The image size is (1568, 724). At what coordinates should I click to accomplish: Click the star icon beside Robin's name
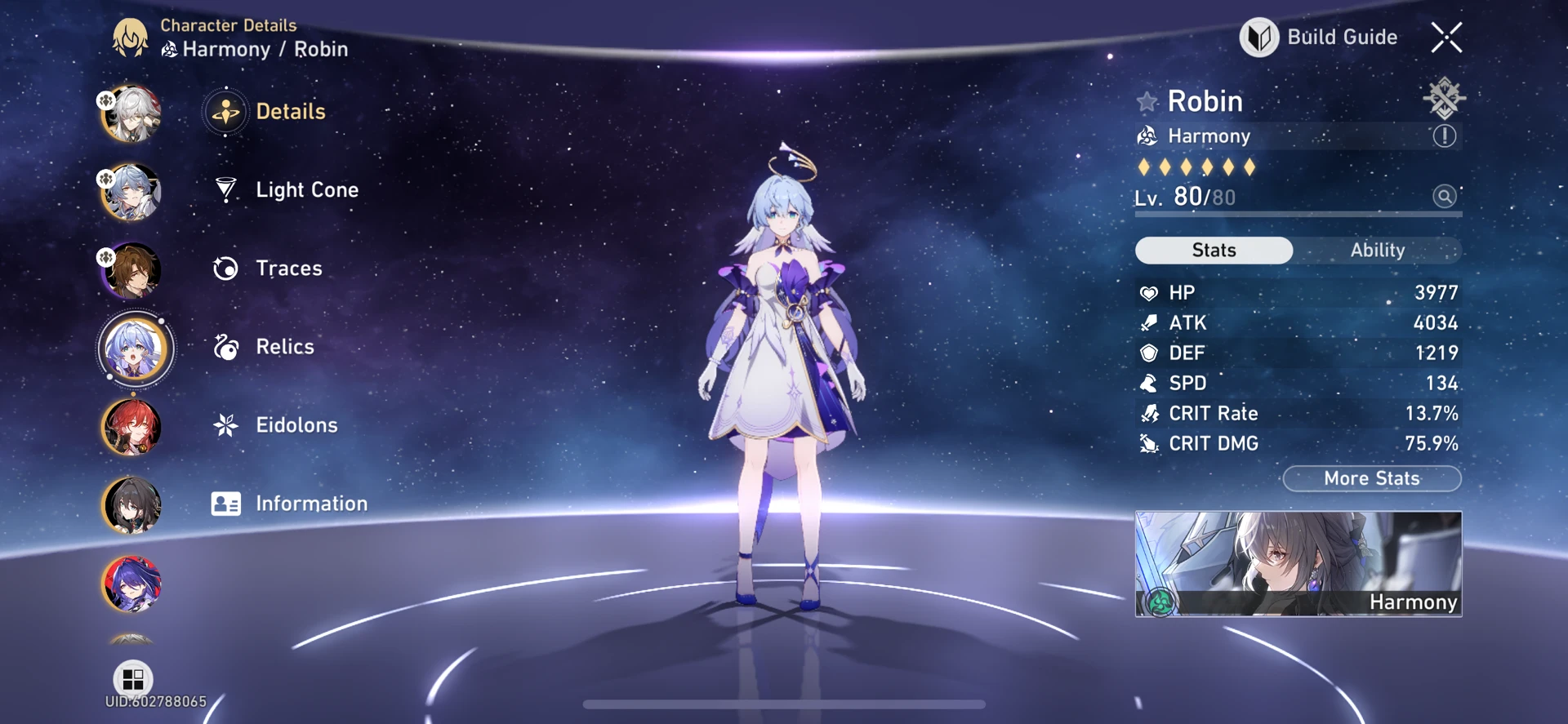click(x=1147, y=101)
